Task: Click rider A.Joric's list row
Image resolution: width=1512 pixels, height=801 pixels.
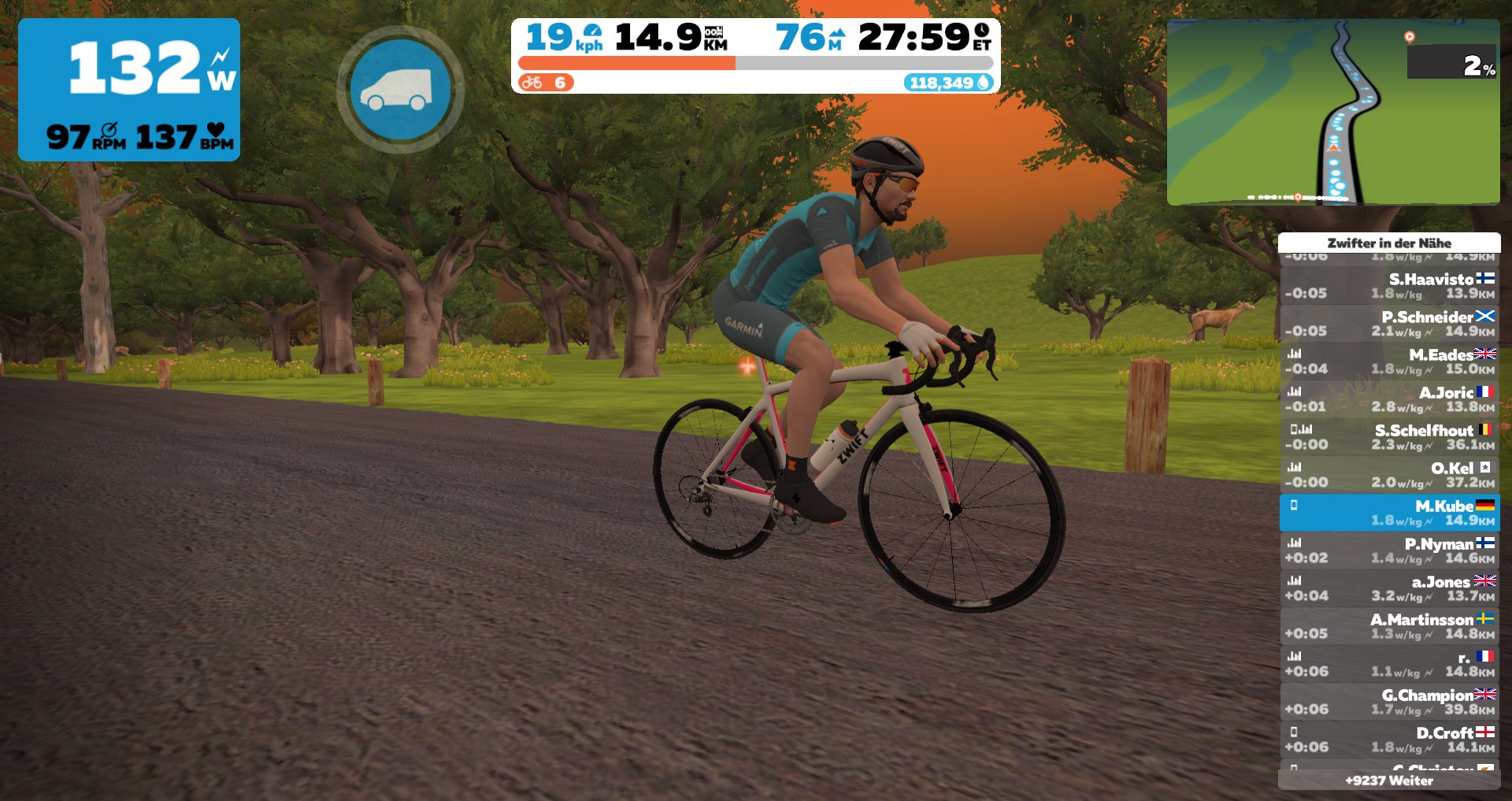Action: pos(1389,399)
